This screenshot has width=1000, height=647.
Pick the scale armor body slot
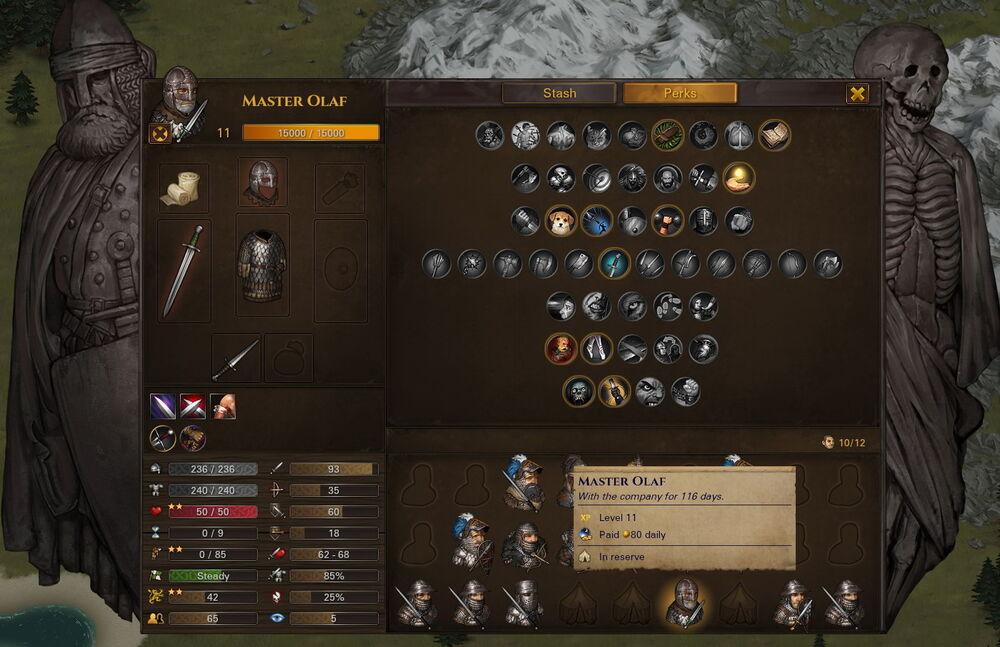262,266
